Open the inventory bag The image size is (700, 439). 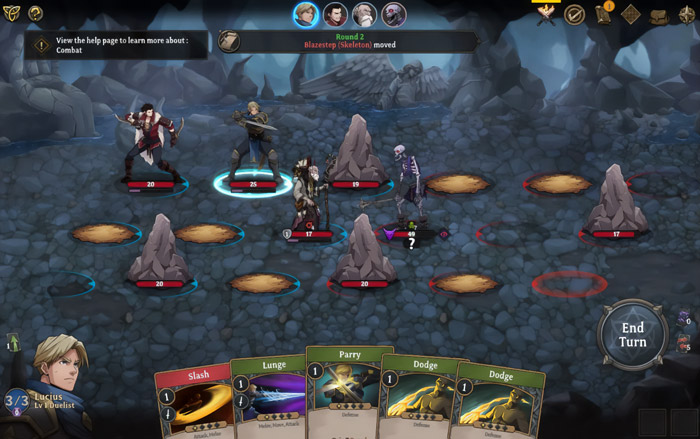659,14
